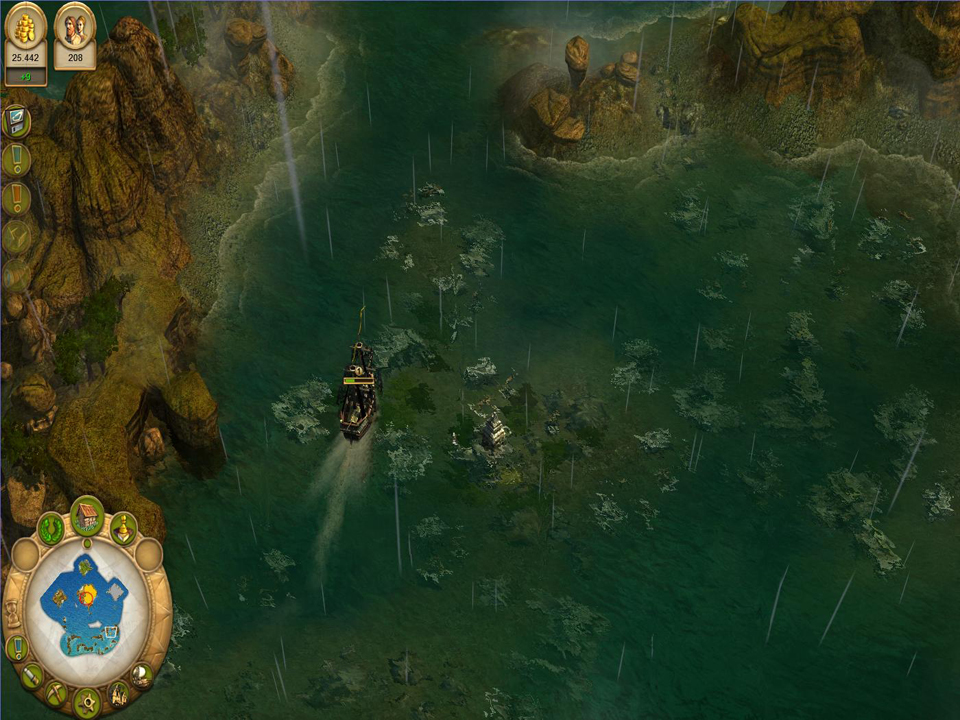Open the blue exclamation mark button by the minimap

16,648
